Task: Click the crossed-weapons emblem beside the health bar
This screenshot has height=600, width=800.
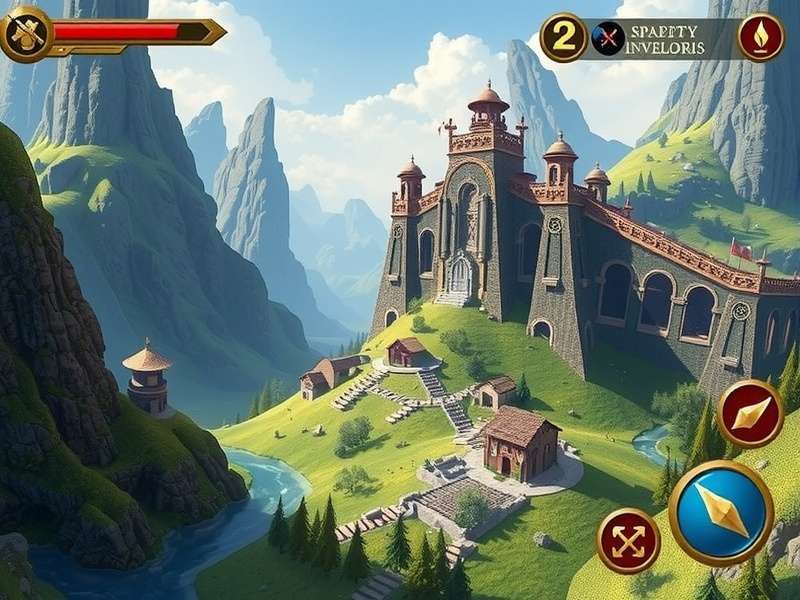Action: coord(27,33)
